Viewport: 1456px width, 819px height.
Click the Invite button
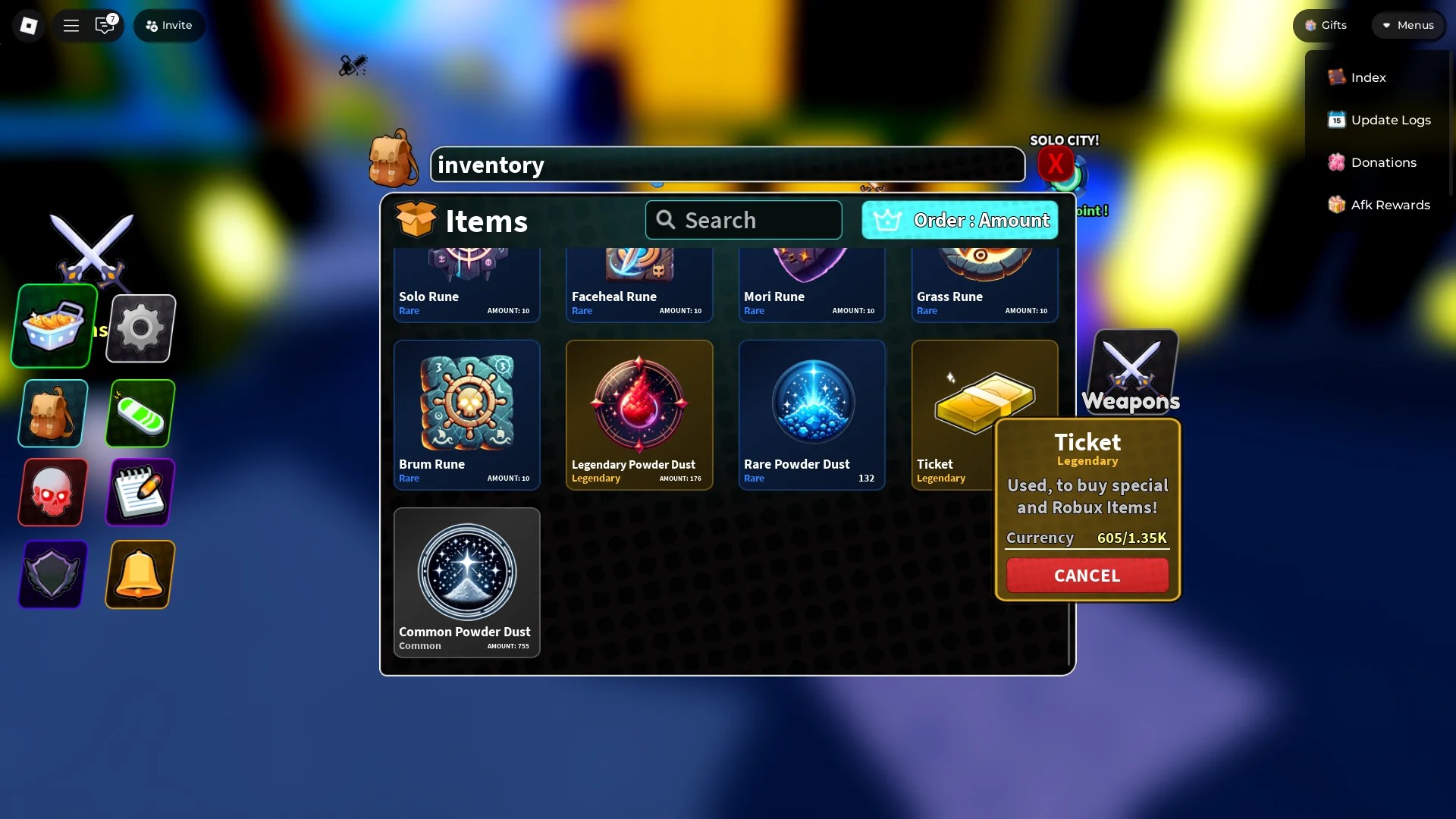click(168, 25)
